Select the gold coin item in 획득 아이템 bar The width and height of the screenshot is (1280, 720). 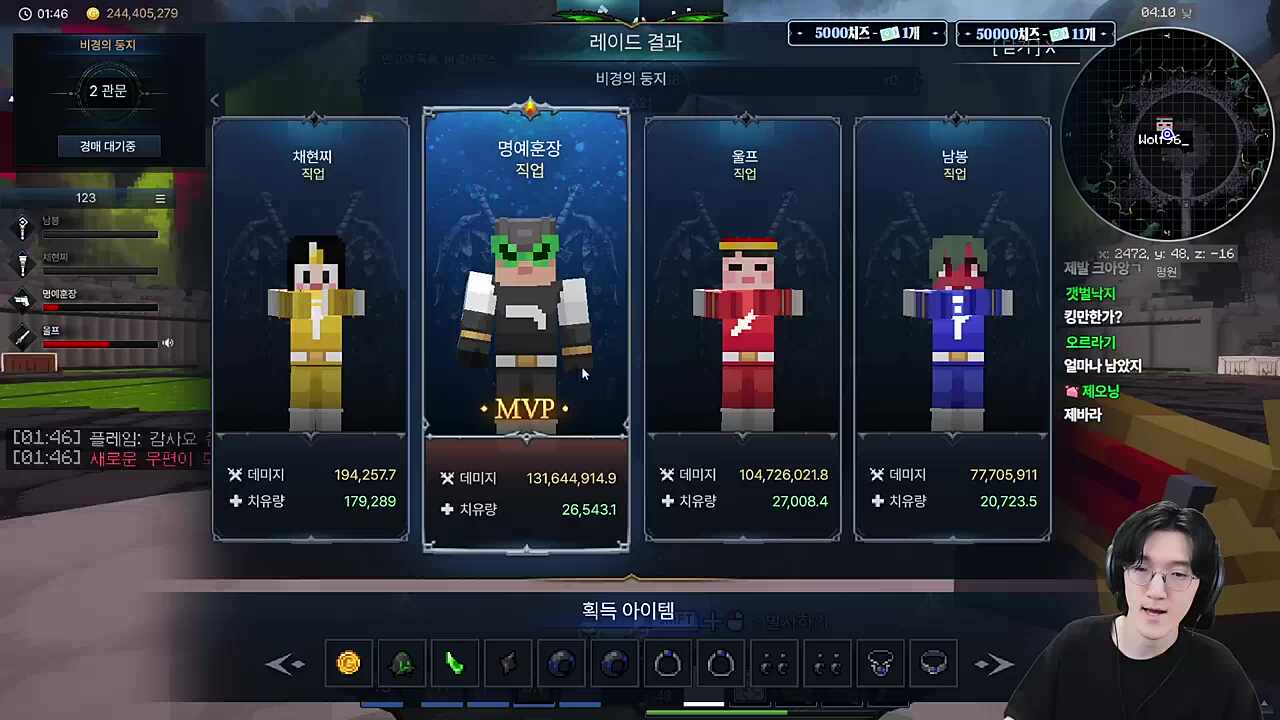pyautogui.click(x=348, y=663)
